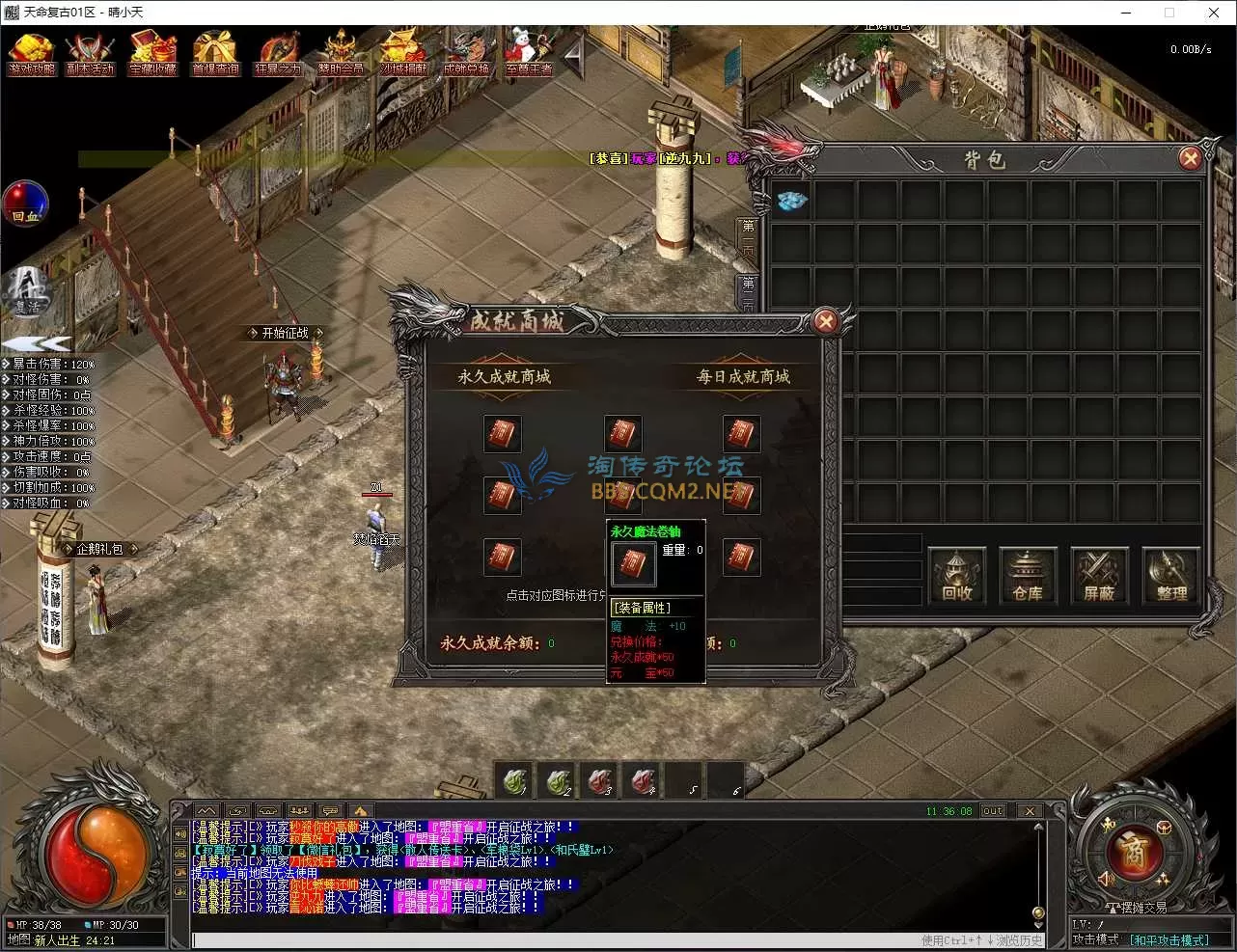Click the 回收 recycle button
This screenshot has height=952, width=1237.
coord(957,576)
